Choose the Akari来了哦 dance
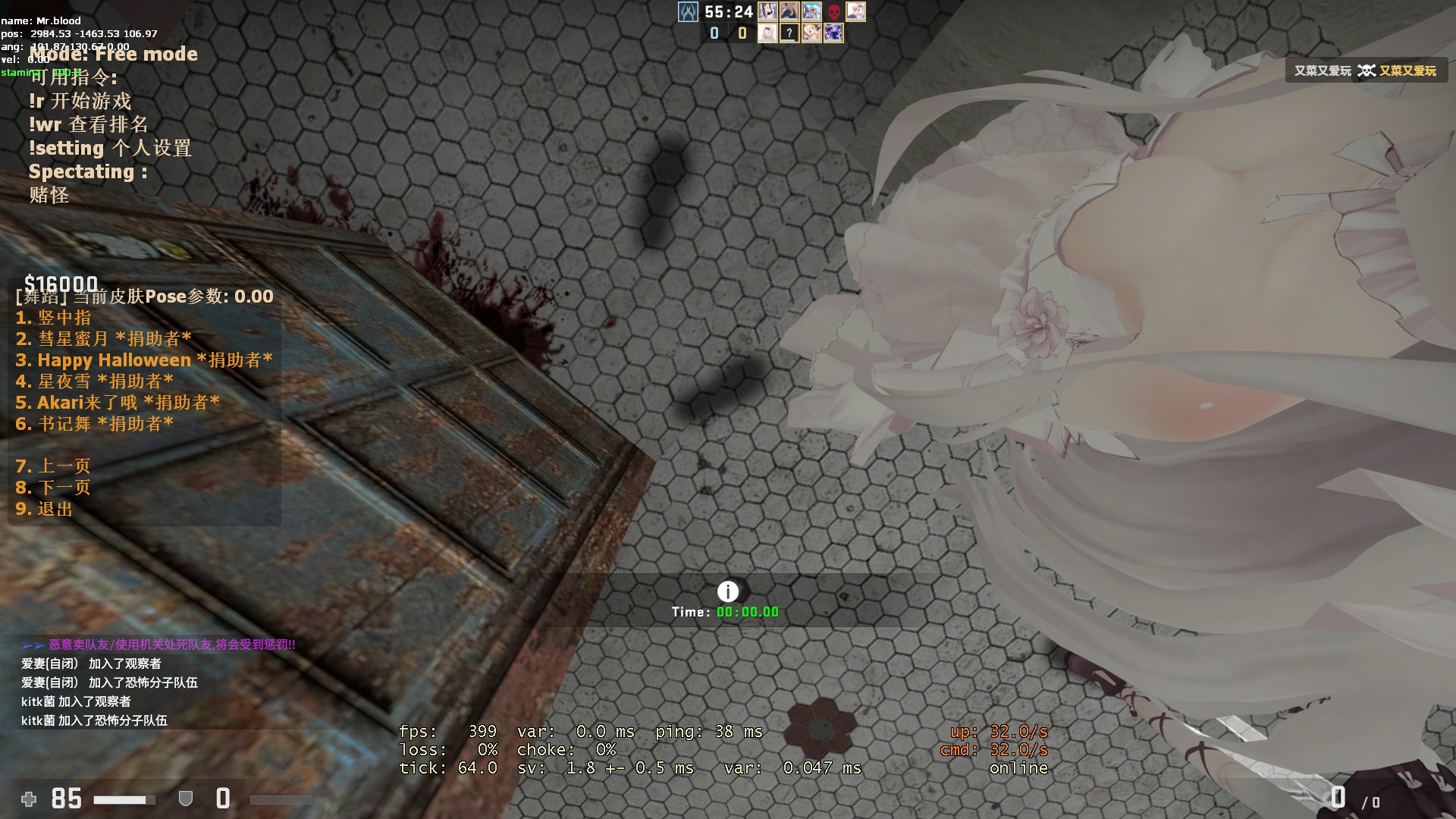Screen dimensions: 1456x819 tap(118, 403)
